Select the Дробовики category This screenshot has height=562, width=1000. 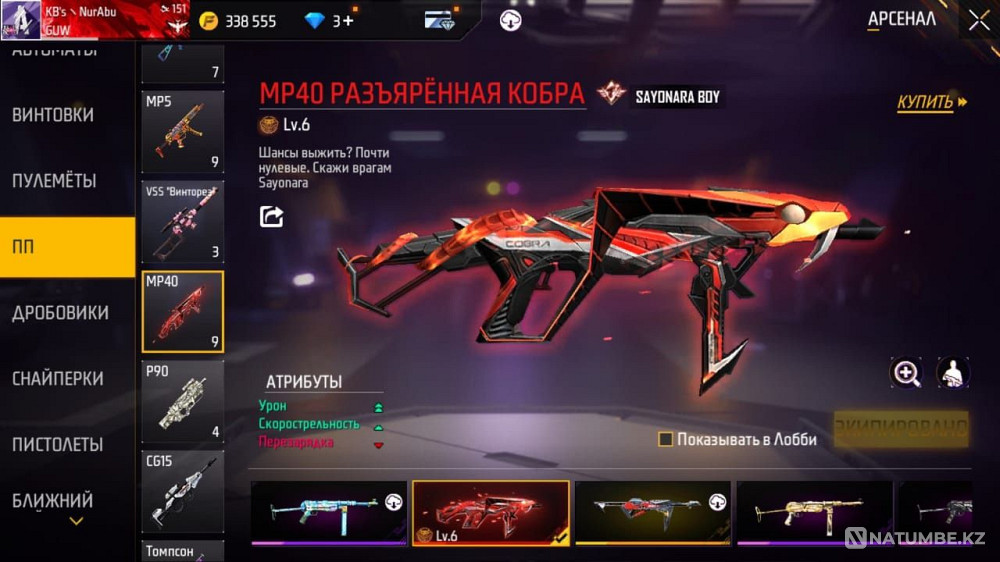60,313
